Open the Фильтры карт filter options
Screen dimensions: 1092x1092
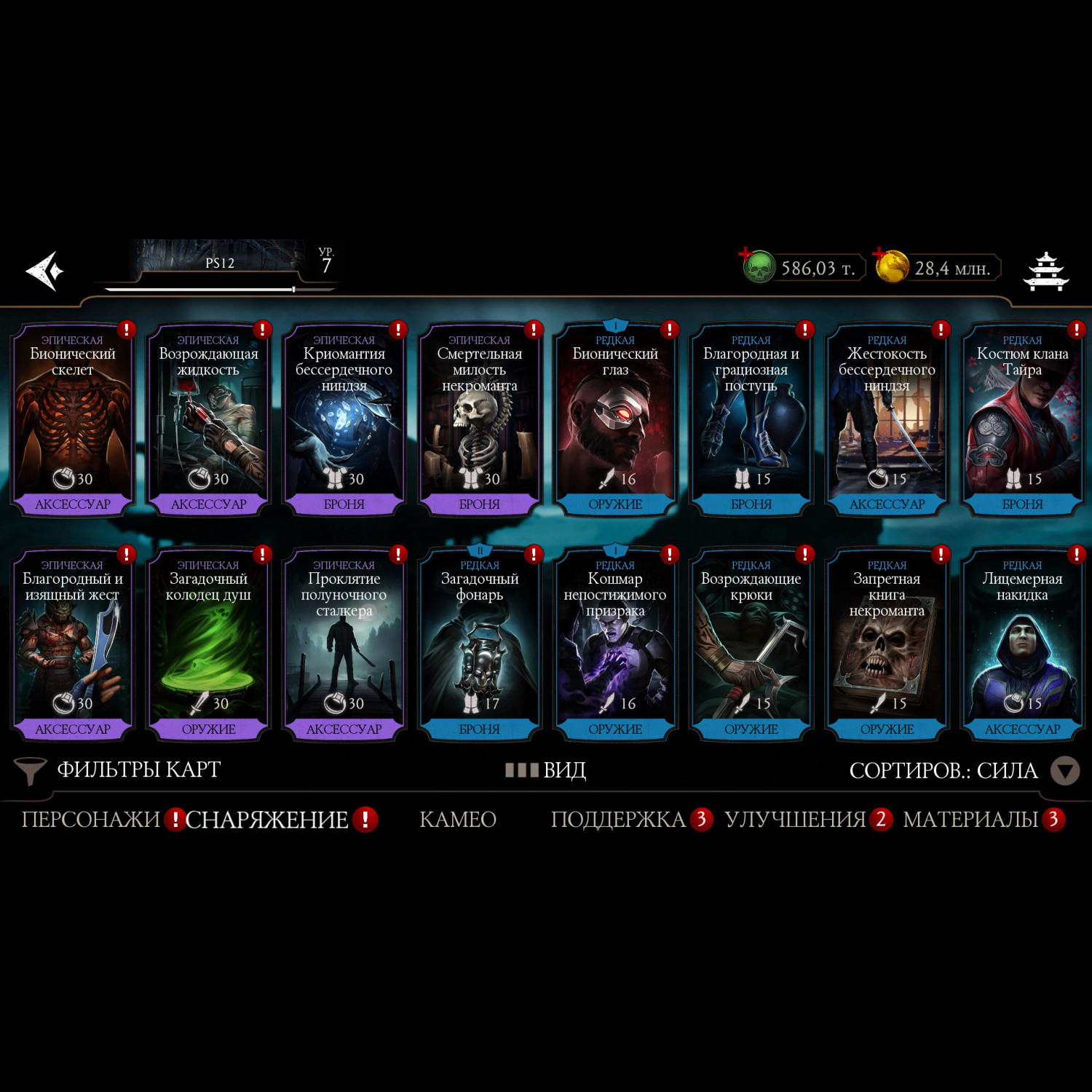click(120, 770)
